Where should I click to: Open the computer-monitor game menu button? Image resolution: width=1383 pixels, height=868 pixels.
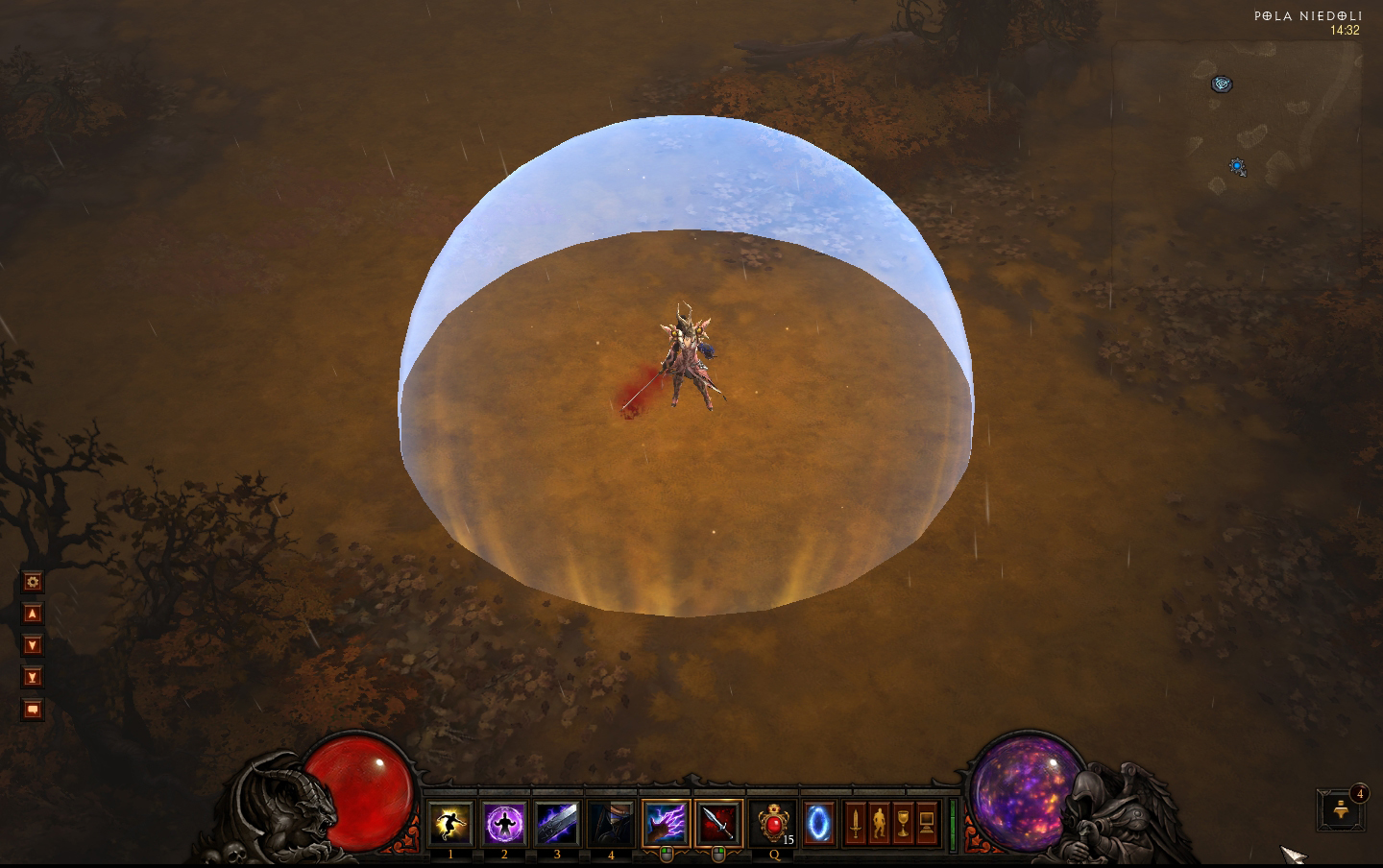coord(927,823)
